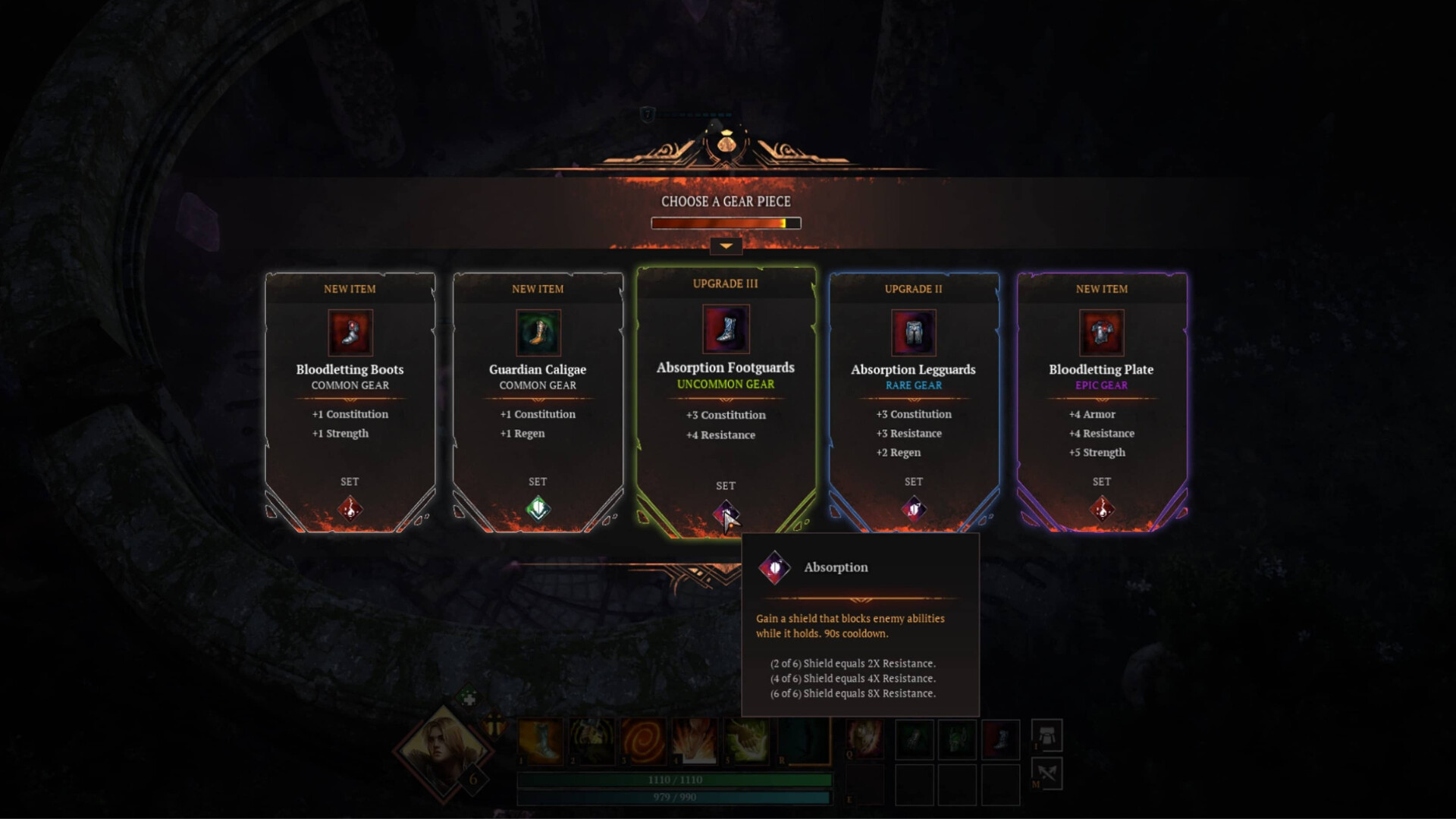The height and width of the screenshot is (819, 1456).
Task: Click the Guardian set icon on Guardian Caligae
Action: (538, 507)
